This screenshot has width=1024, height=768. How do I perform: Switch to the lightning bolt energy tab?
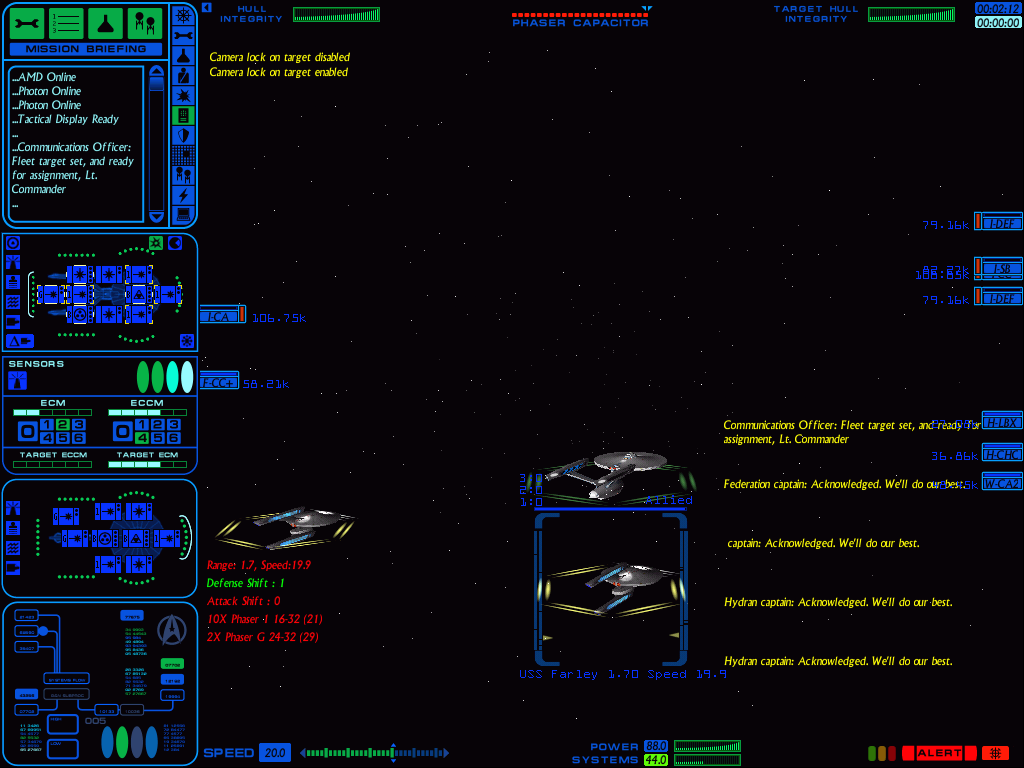(183, 194)
